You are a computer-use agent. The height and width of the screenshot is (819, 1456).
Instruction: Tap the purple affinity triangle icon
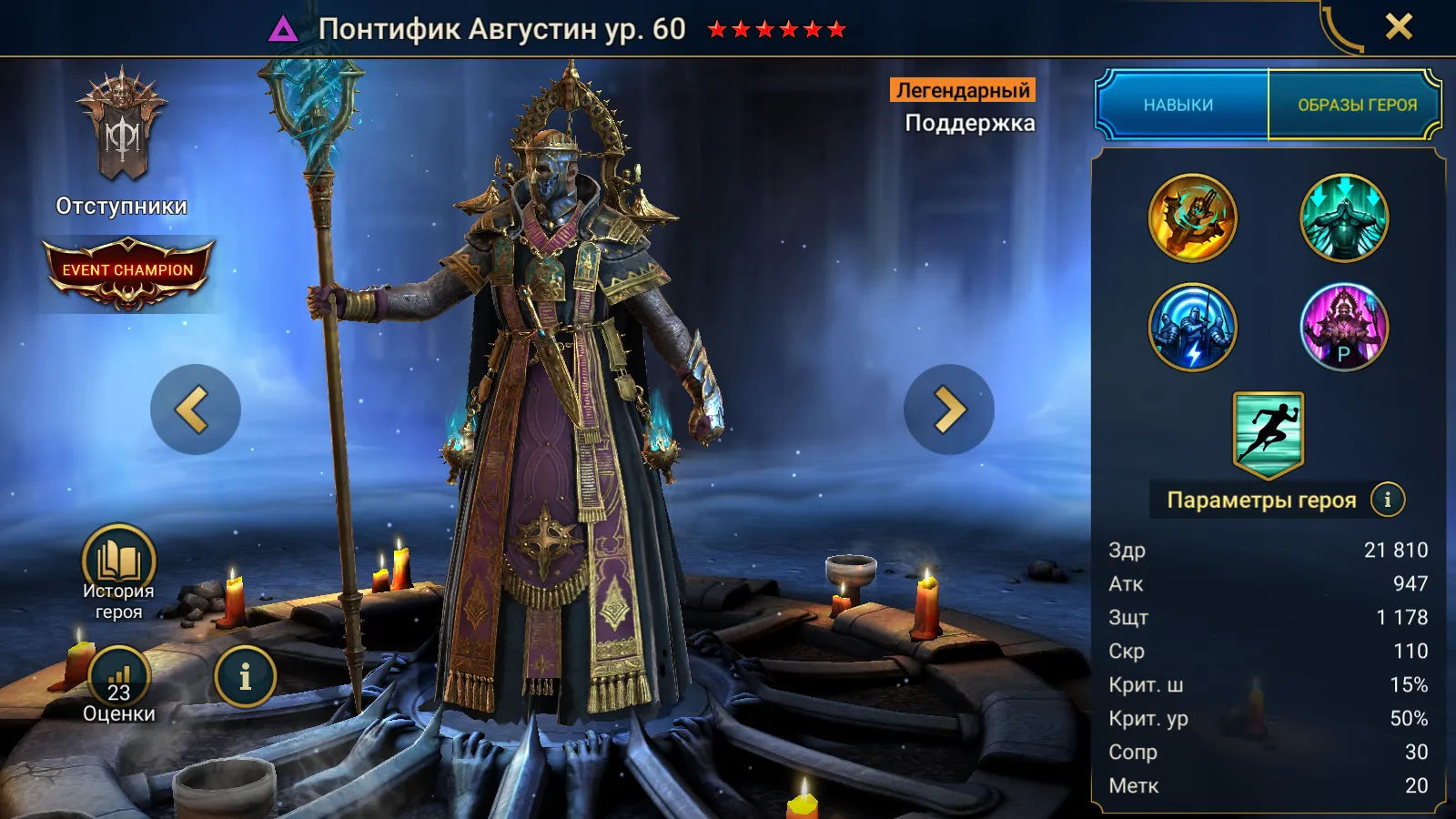(283, 30)
